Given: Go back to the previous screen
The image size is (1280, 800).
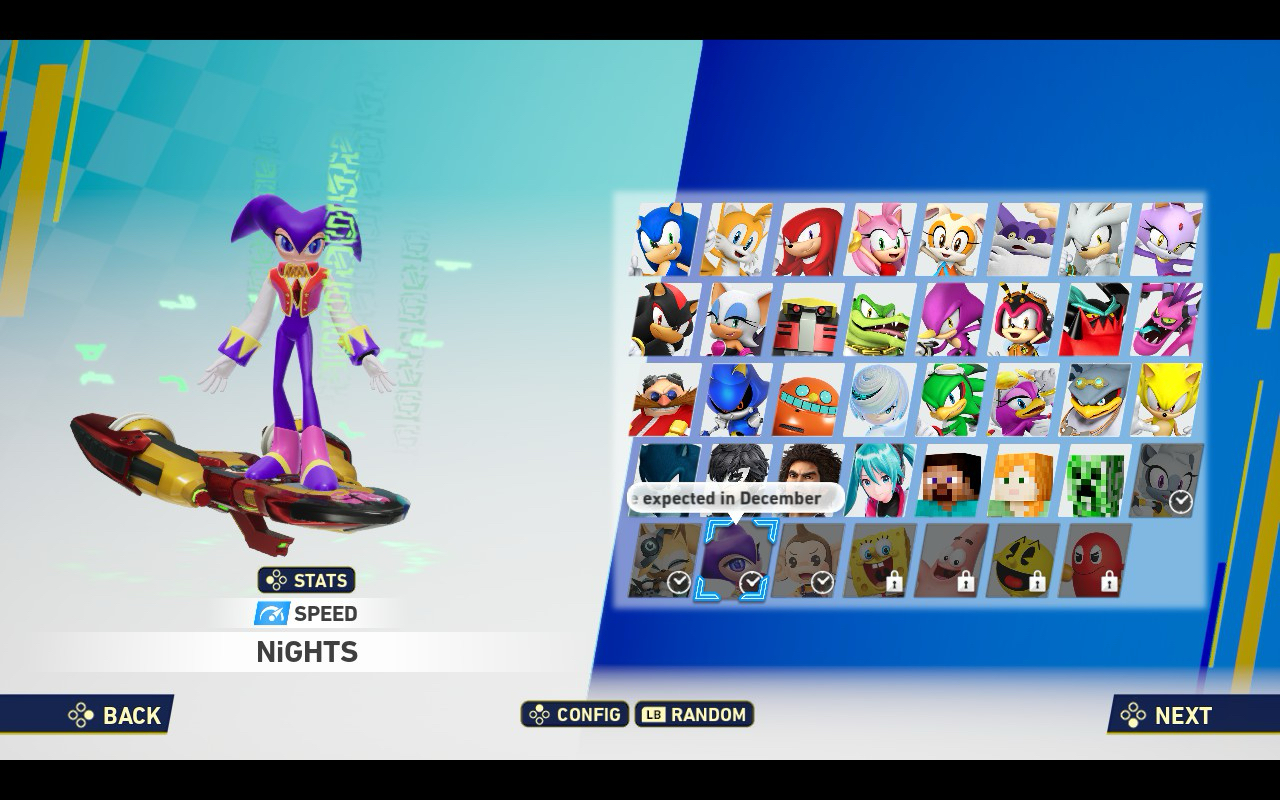Looking at the screenshot, I should click(116, 715).
